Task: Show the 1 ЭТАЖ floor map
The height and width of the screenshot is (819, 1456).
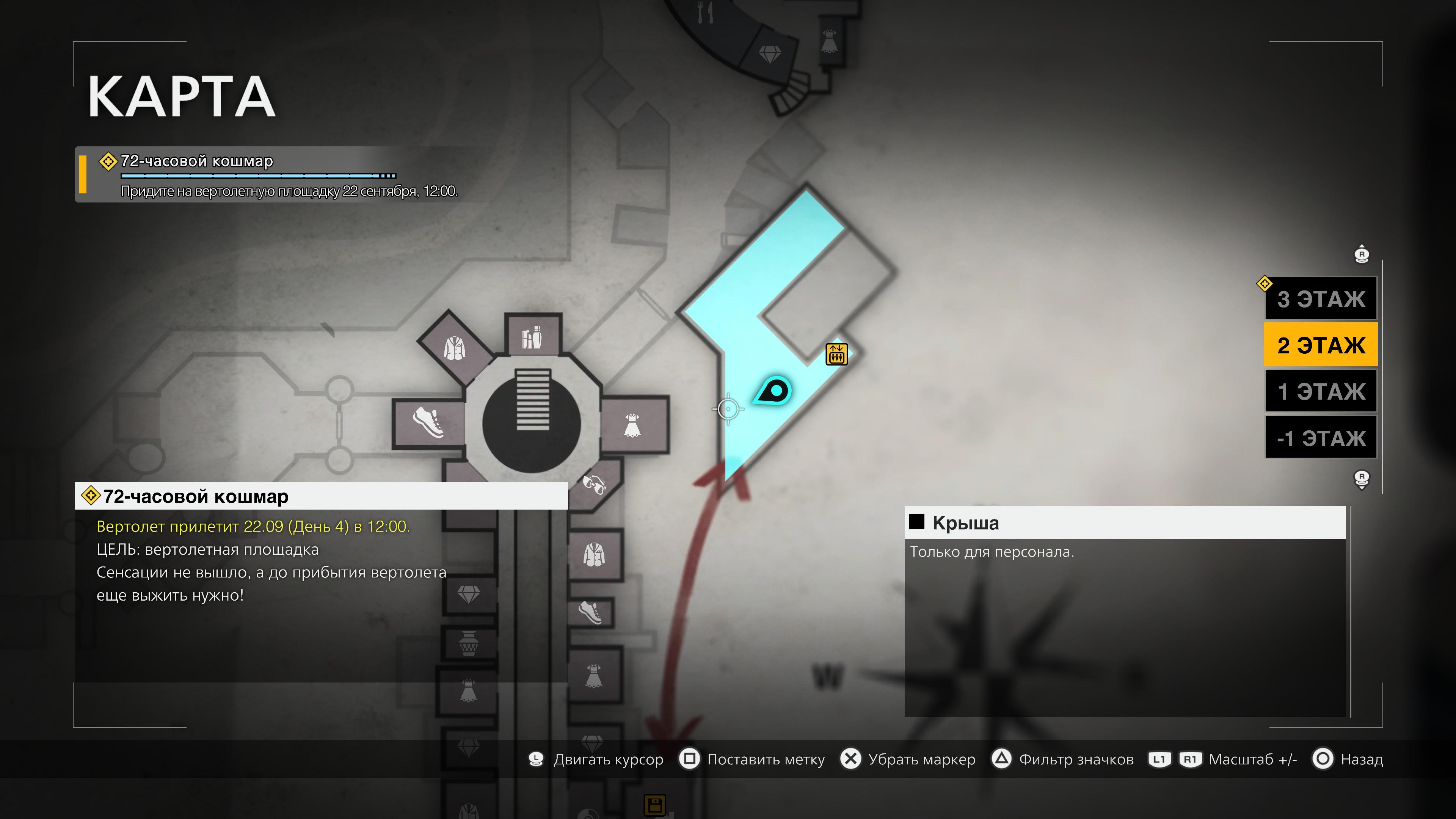Action: [x=1320, y=391]
